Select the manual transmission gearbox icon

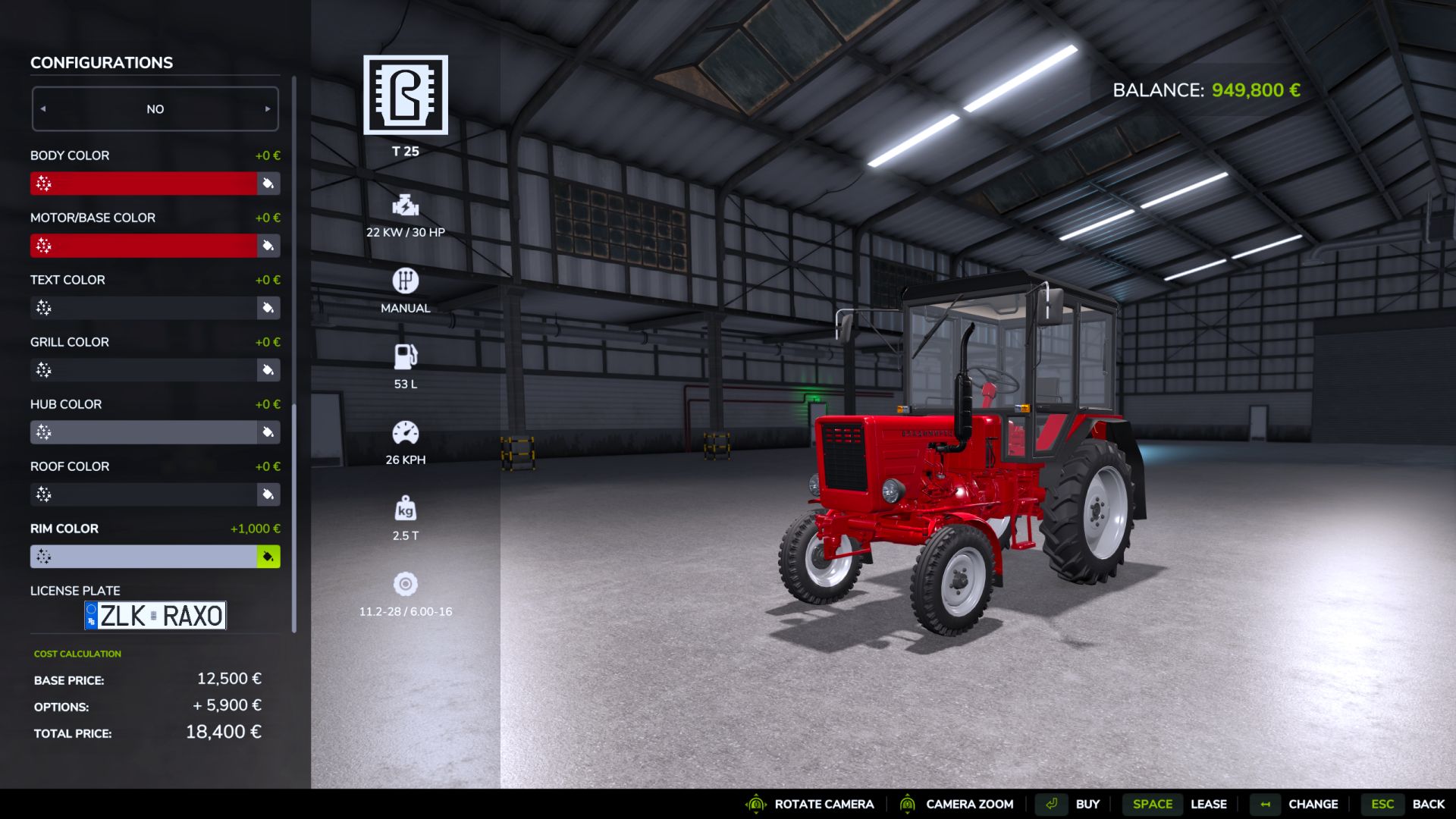tap(405, 281)
